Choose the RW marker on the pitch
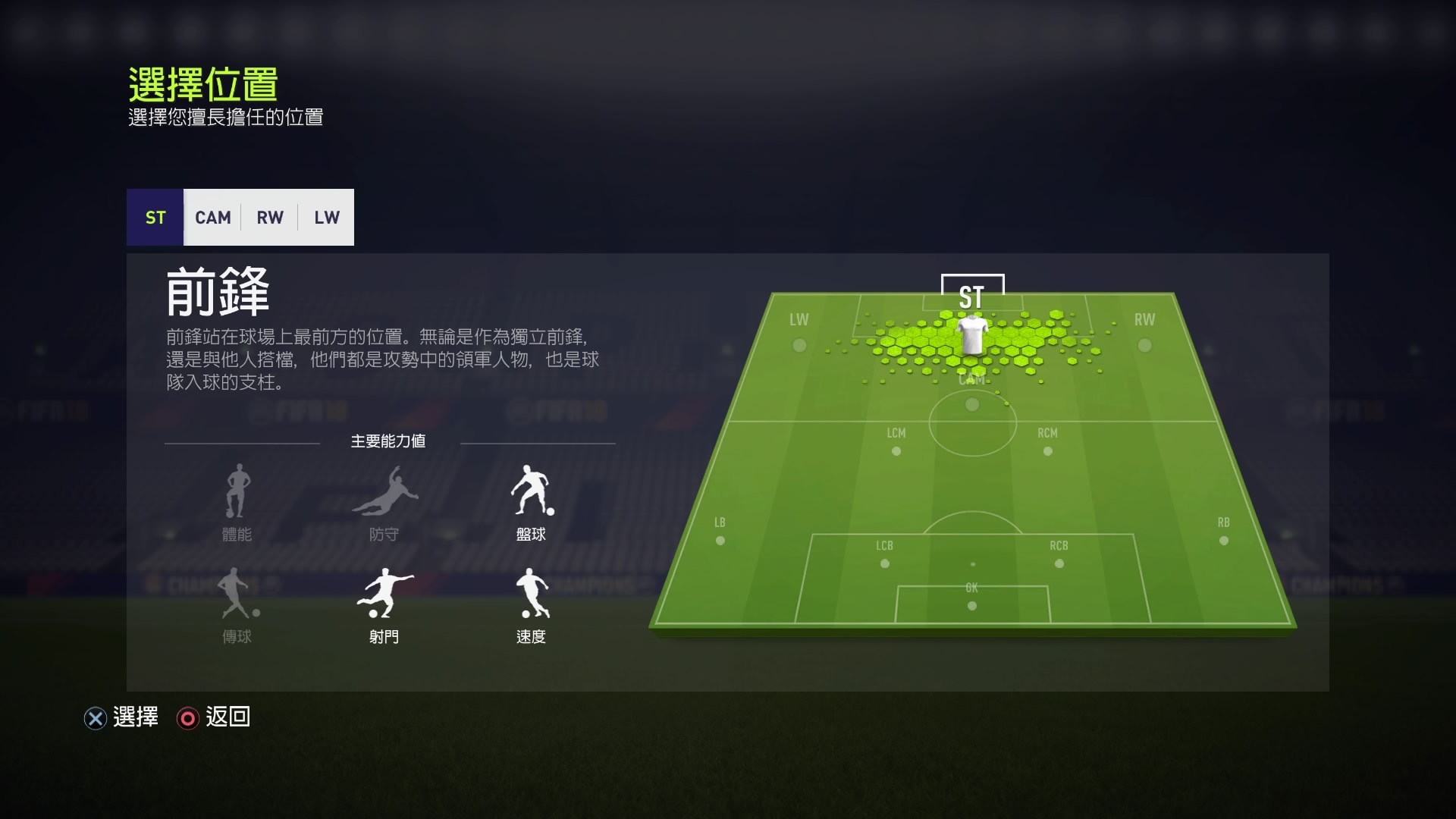 point(1144,345)
